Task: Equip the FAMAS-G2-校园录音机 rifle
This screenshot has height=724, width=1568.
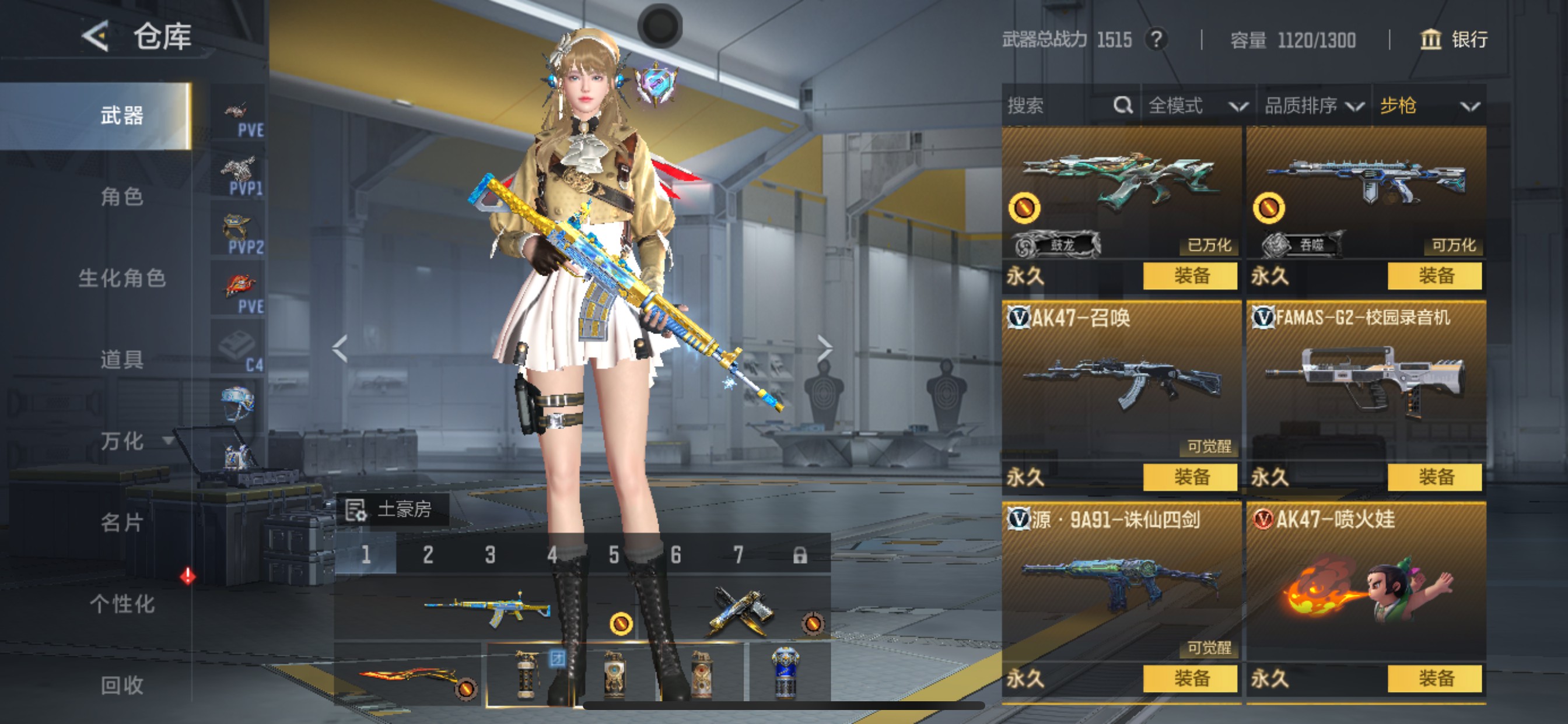Action: point(1434,477)
